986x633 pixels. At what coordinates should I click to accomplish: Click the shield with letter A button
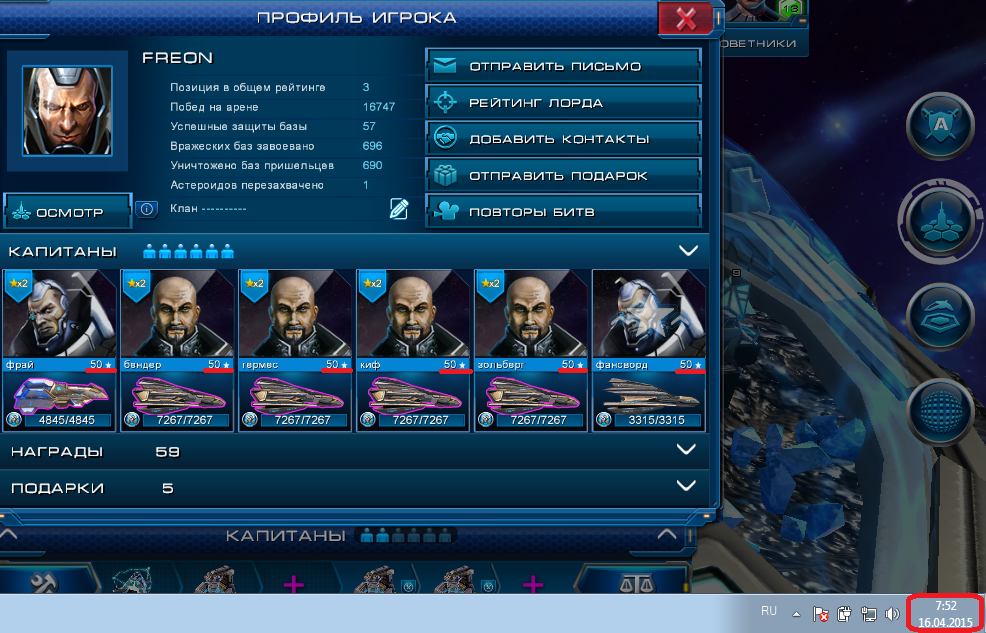coord(941,125)
